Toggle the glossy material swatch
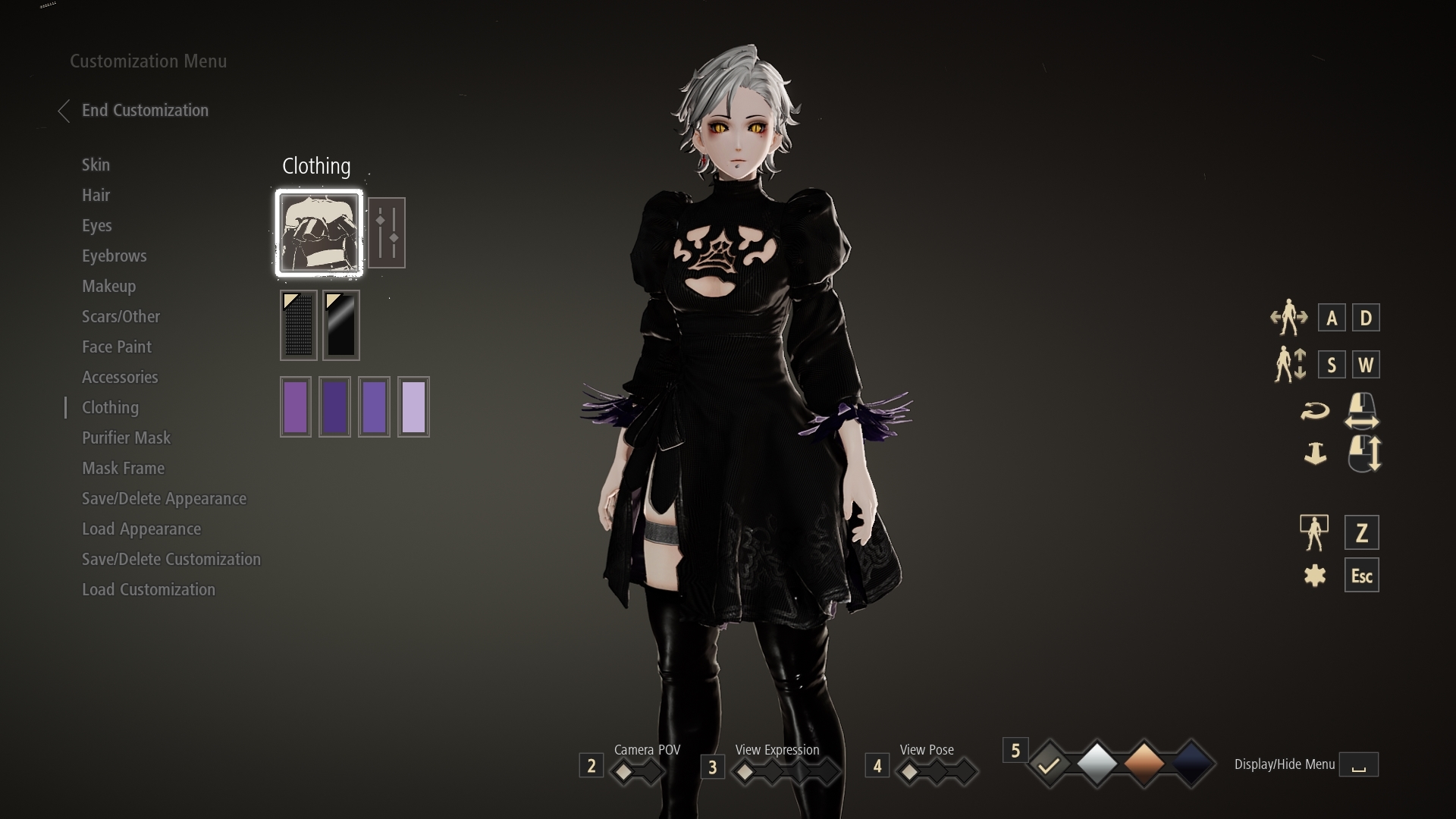1456x819 pixels. coord(340,325)
